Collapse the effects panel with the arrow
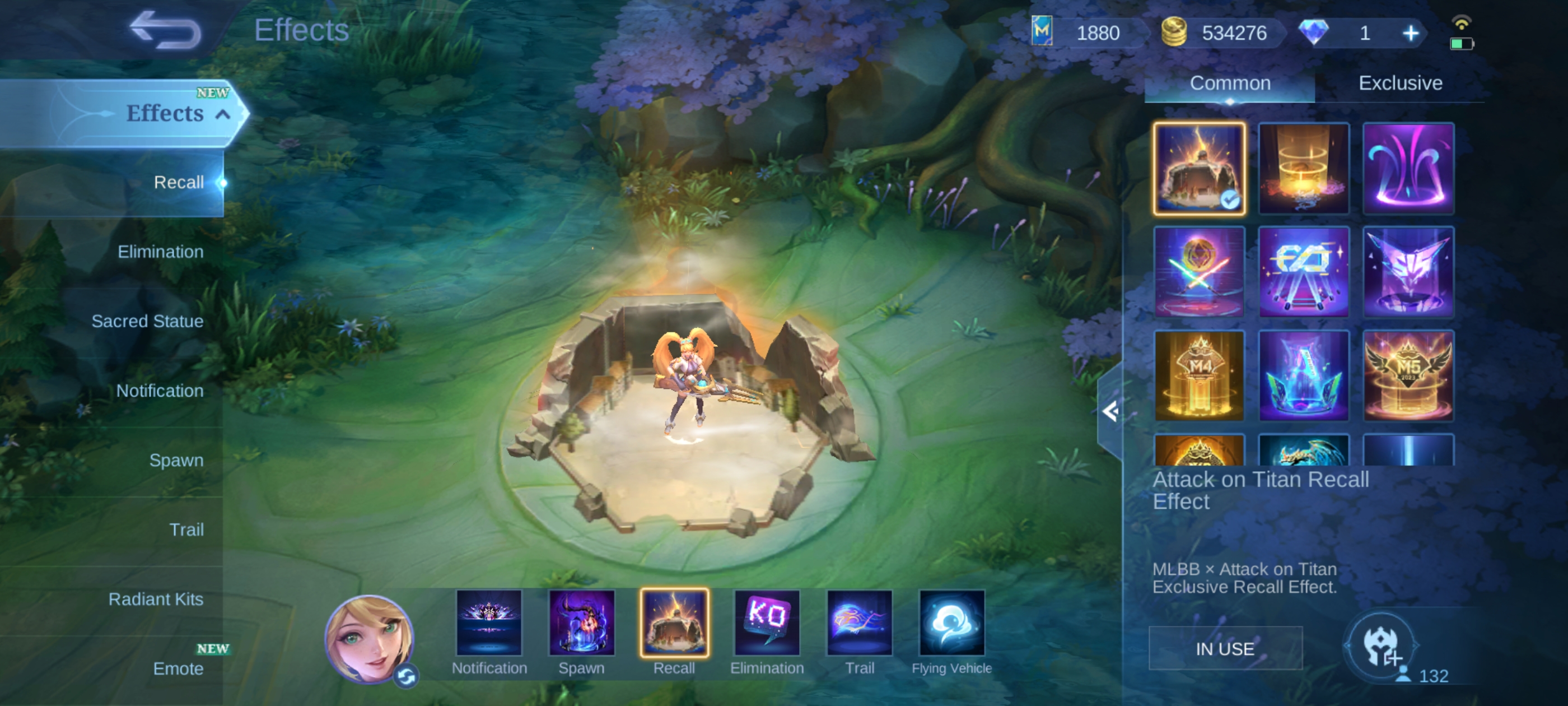Image resolution: width=1568 pixels, height=706 pixels. [x=1110, y=412]
